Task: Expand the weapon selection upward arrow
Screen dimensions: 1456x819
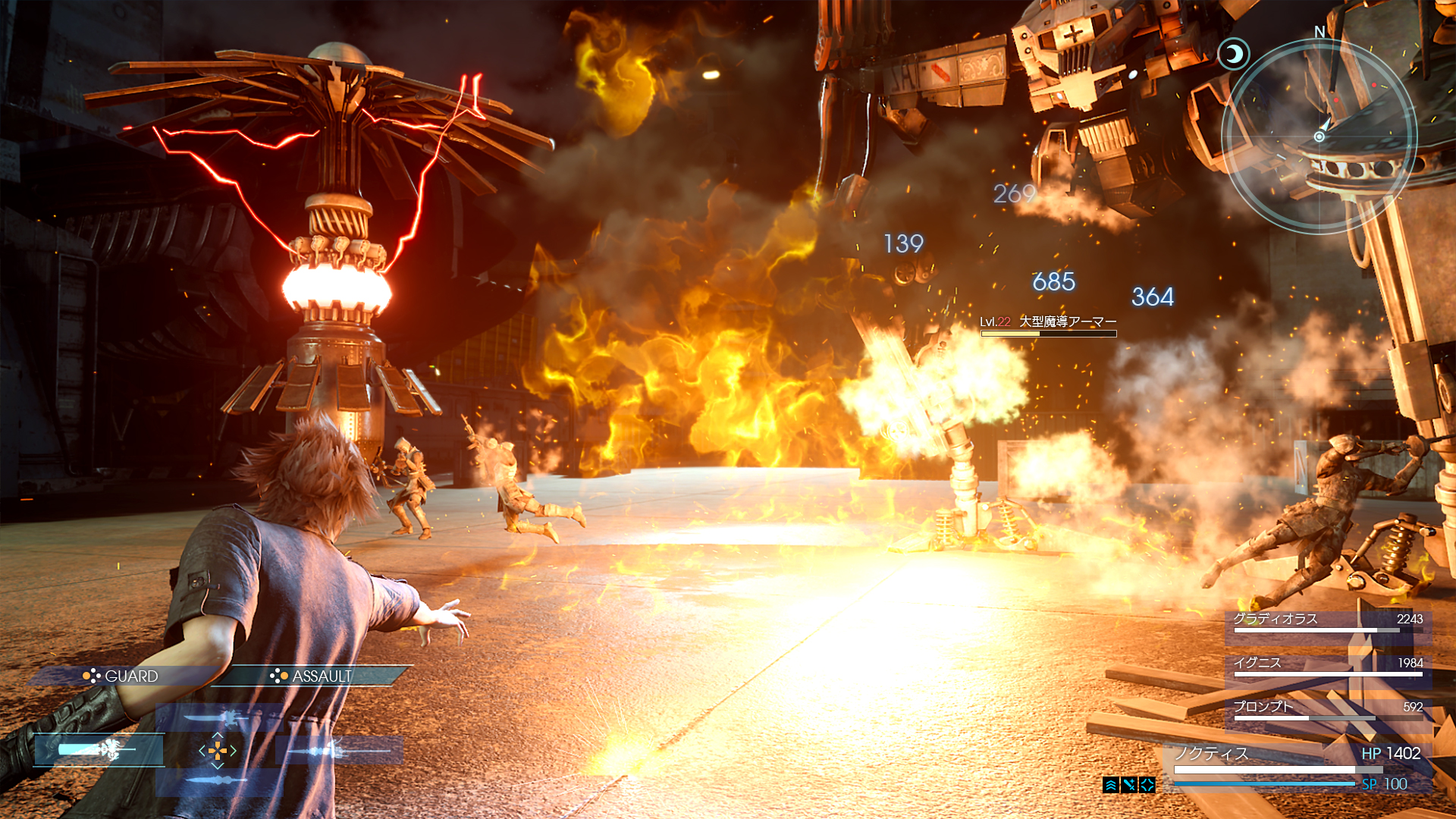Action: pos(217,736)
